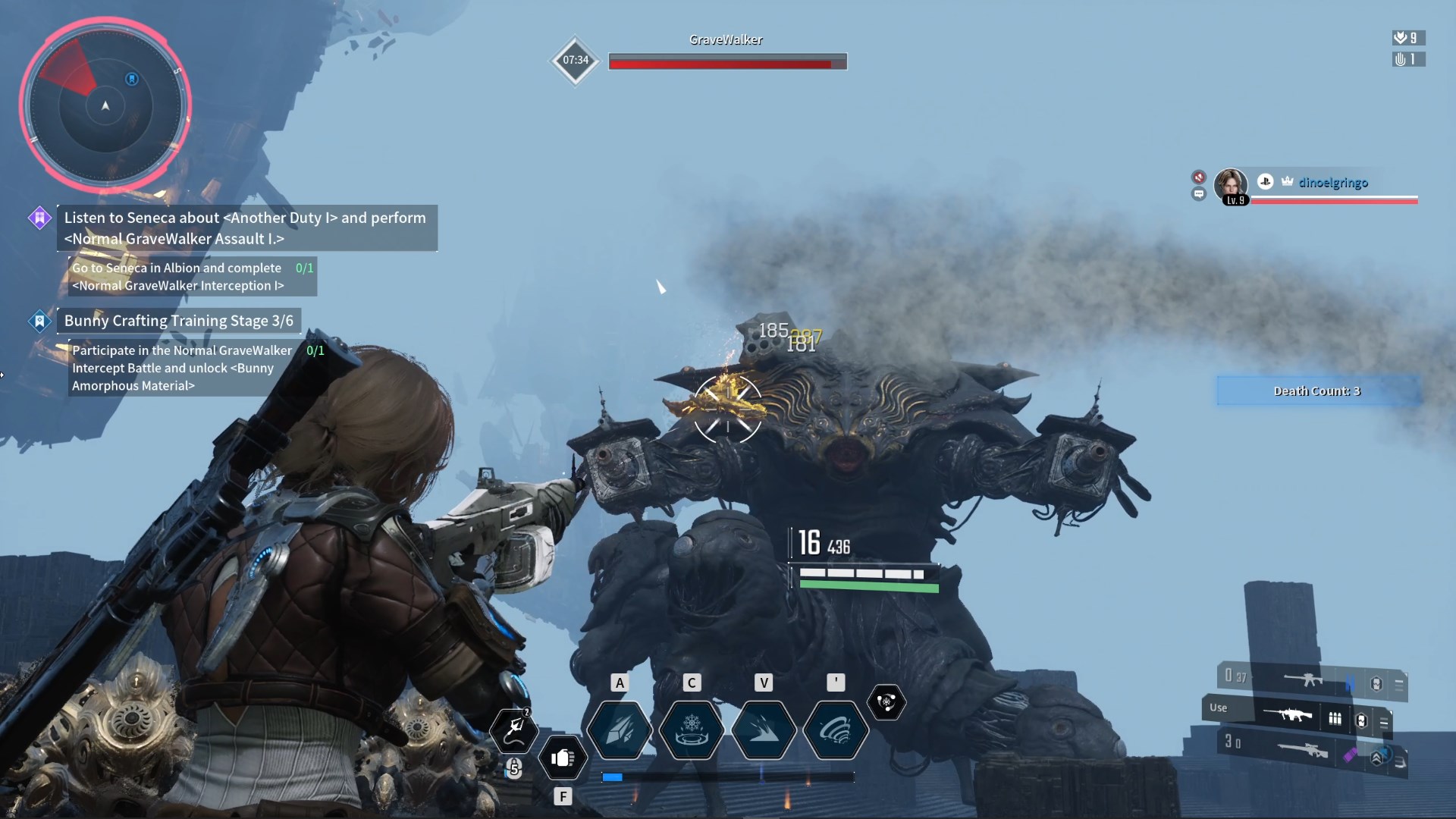This screenshot has width=1456, height=819.
Task: Switch to the assault rifle weapon slot
Action: (x=1303, y=680)
